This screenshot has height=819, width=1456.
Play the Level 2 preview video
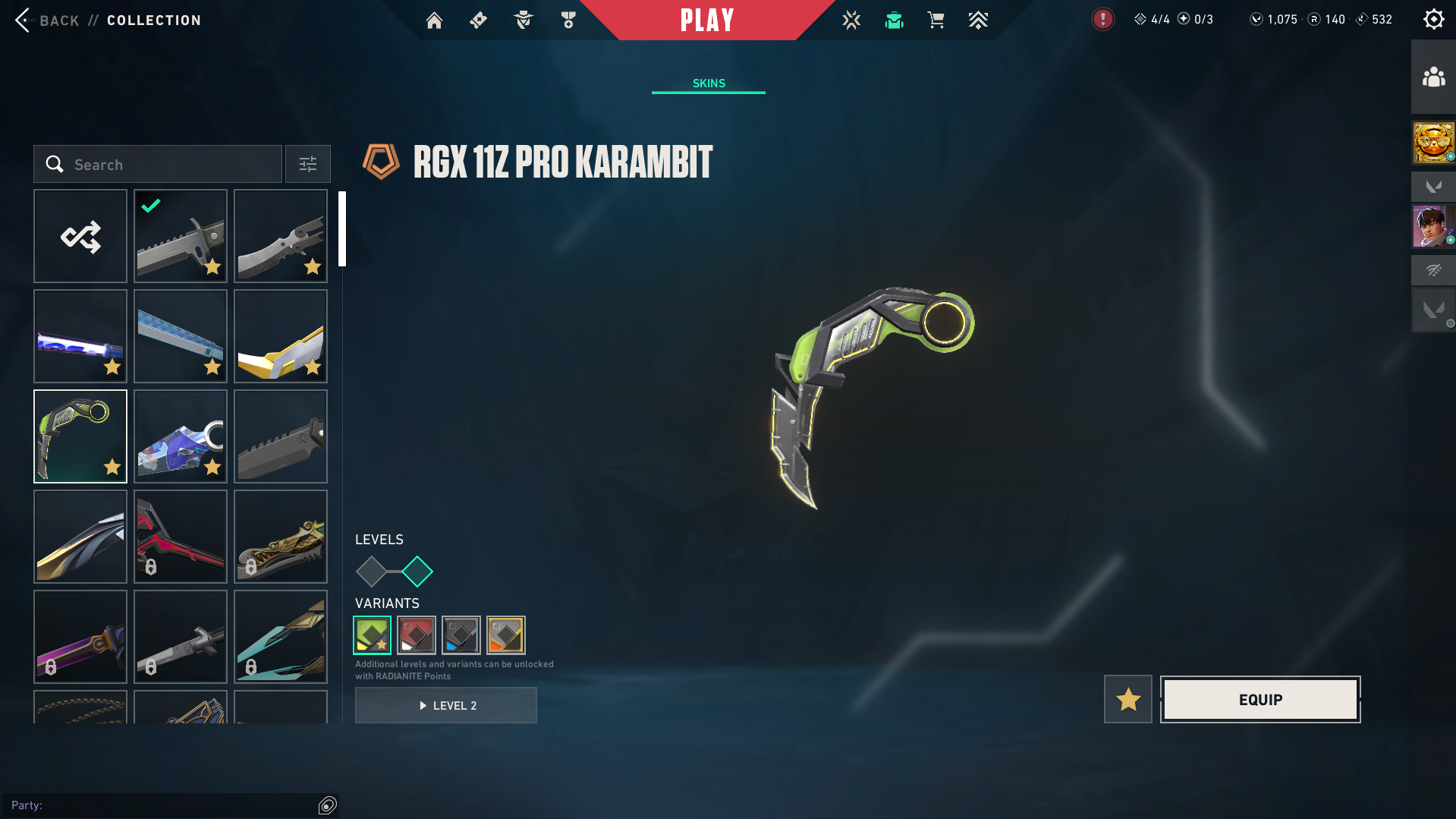click(446, 705)
